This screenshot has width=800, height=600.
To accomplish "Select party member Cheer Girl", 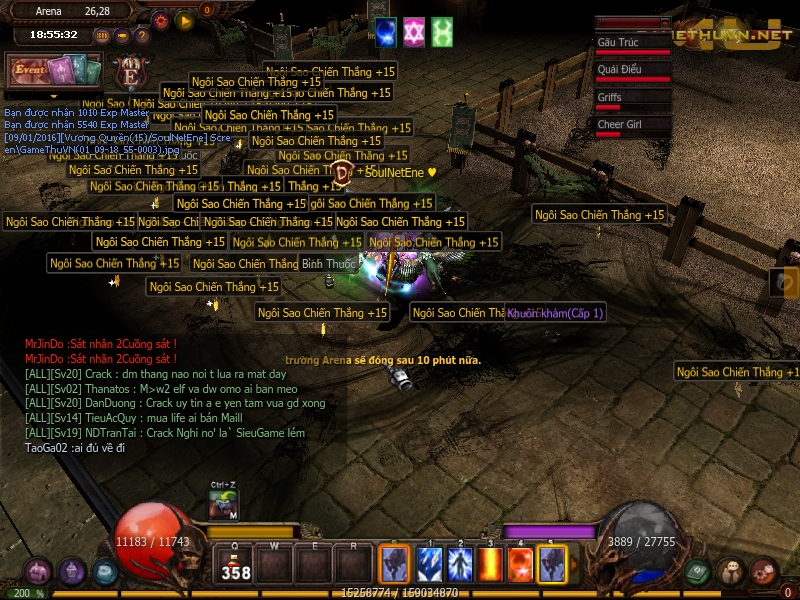I will [x=632, y=125].
